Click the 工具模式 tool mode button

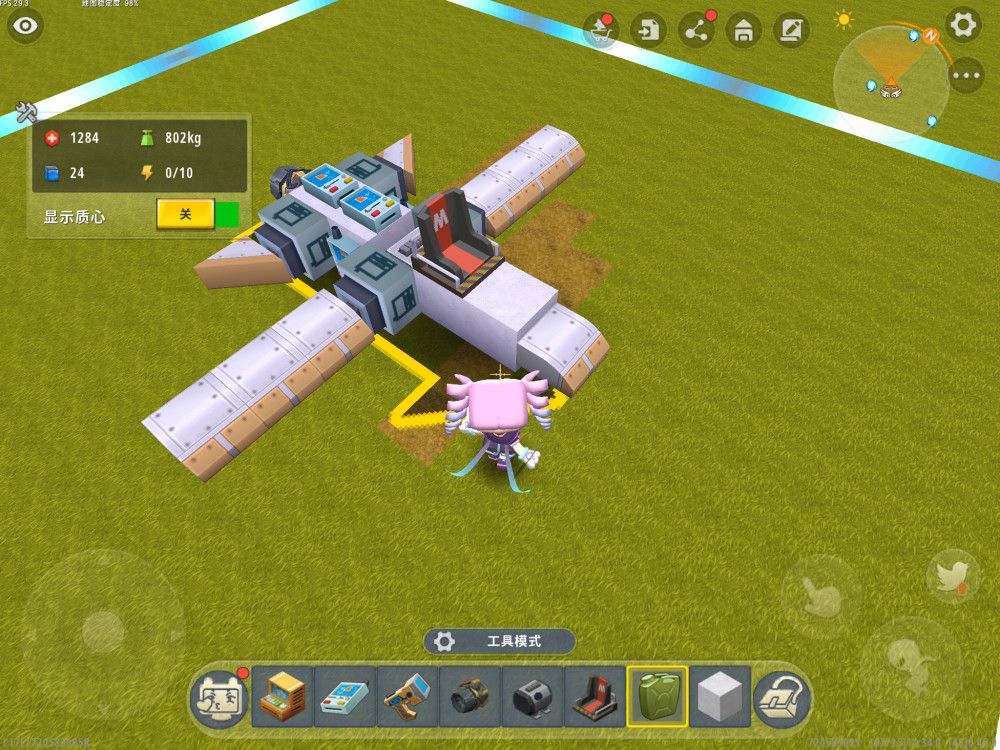[499, 641]
